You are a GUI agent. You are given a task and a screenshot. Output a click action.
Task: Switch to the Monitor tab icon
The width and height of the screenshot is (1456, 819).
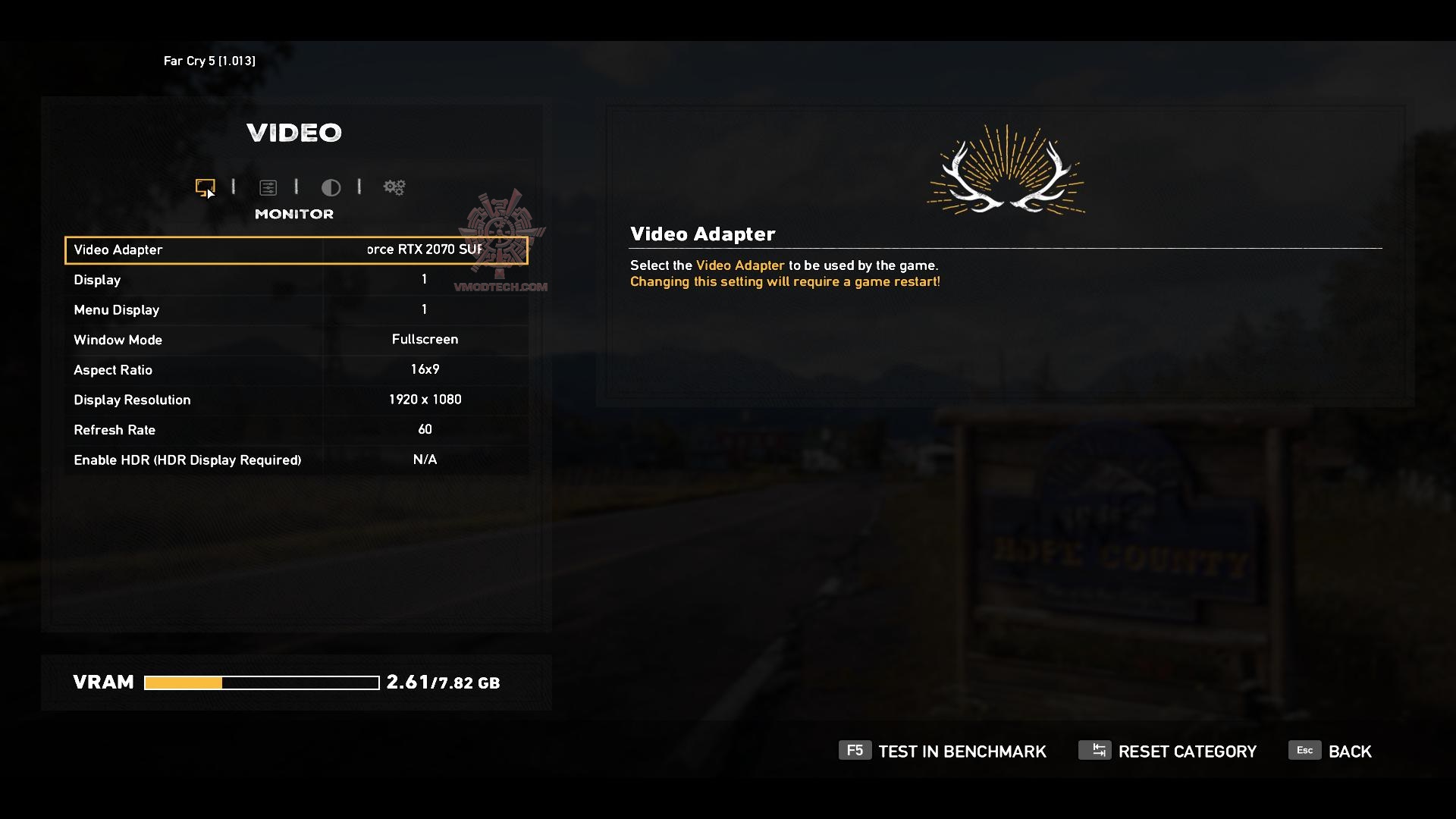(x=205, y=187)
